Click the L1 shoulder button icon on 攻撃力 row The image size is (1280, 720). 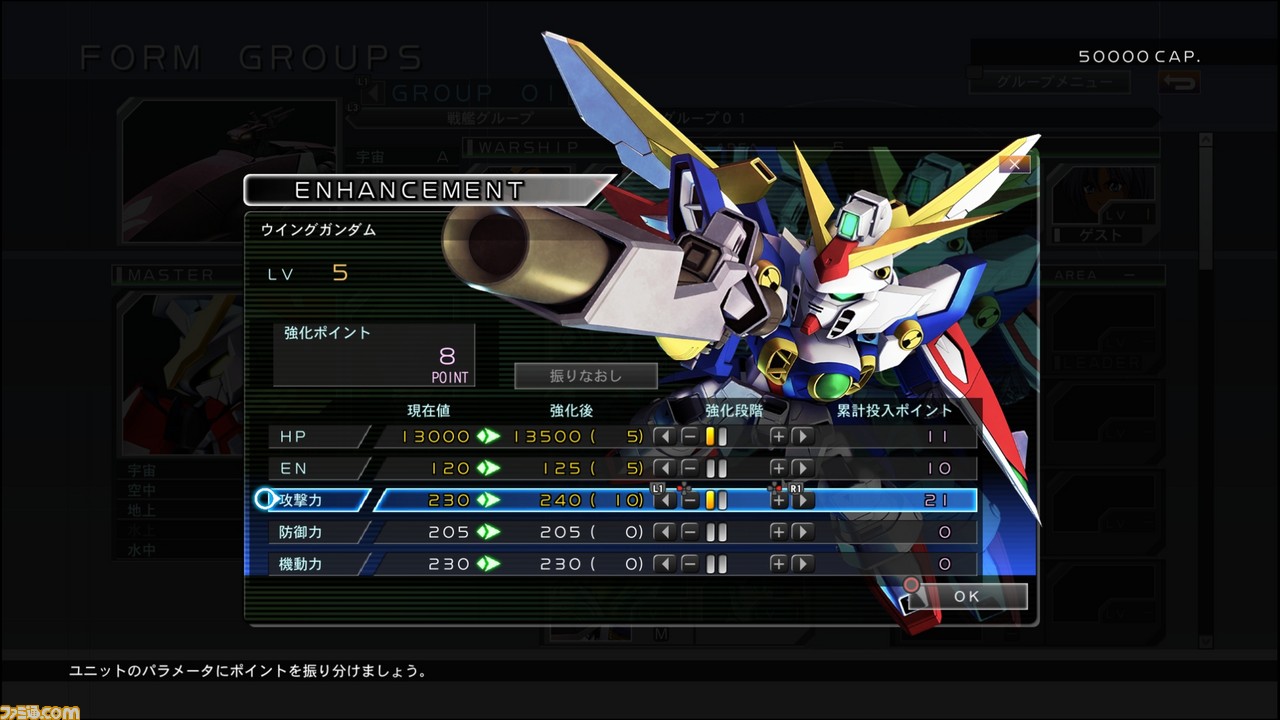coord(658,487)
